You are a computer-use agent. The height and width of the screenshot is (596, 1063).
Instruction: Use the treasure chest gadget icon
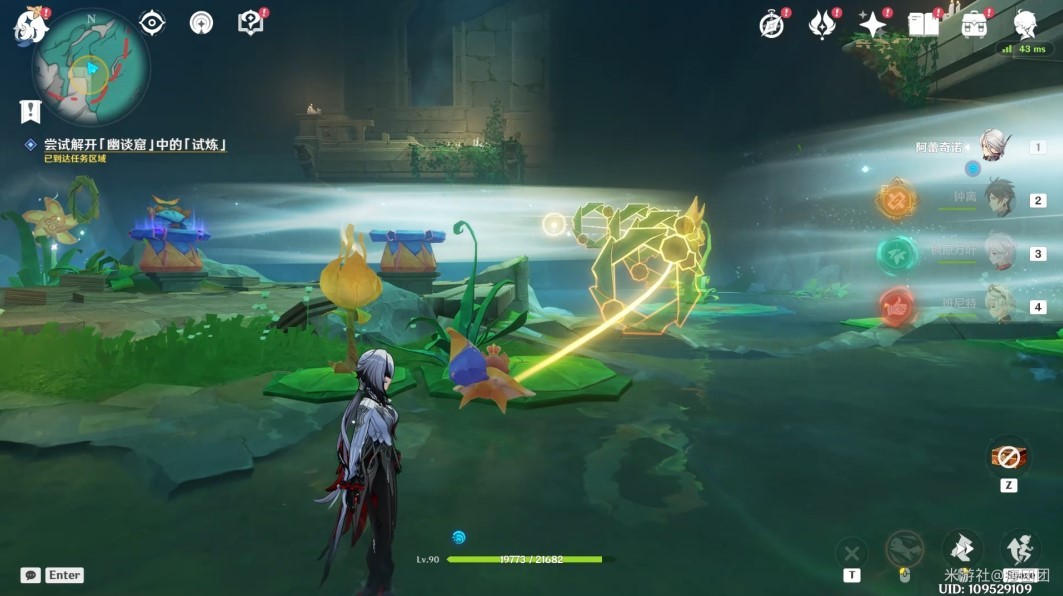pos(1008,457)
